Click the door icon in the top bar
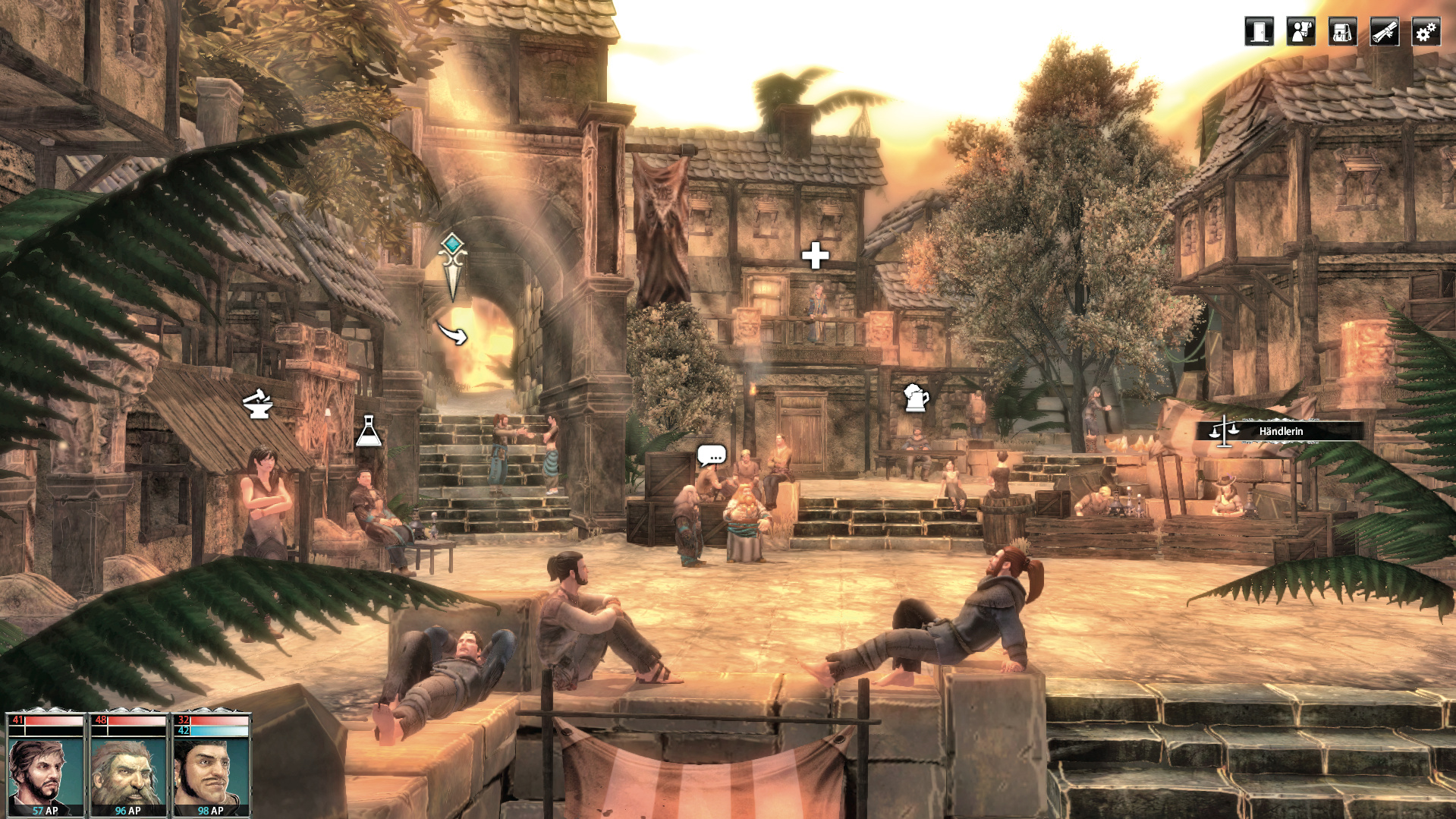The image size is (1456, 819). 1259,32
